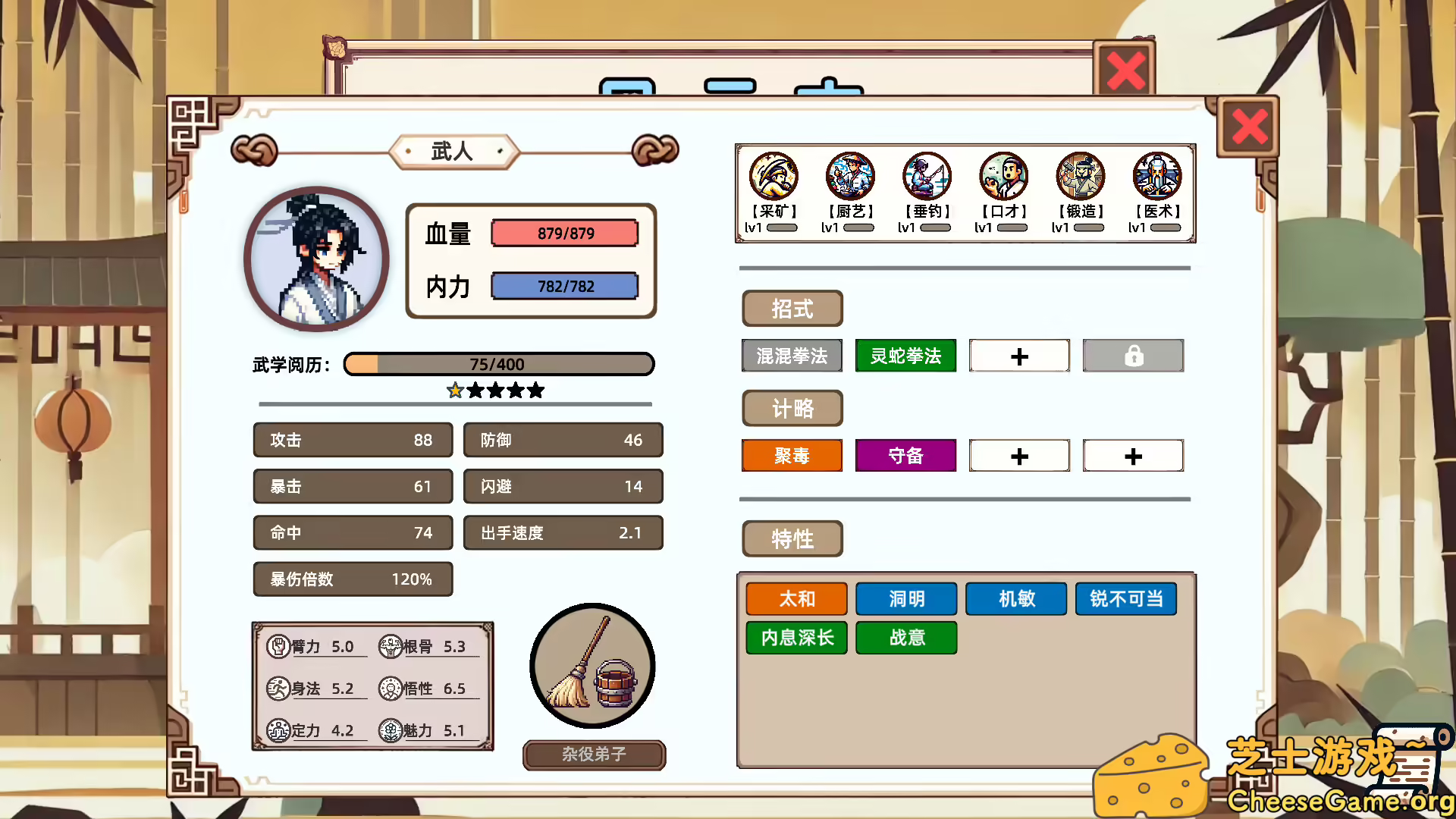Click the 杂役弟子 label button
1456x819 pixels.
pyautogui.click(x=594, y=755)
